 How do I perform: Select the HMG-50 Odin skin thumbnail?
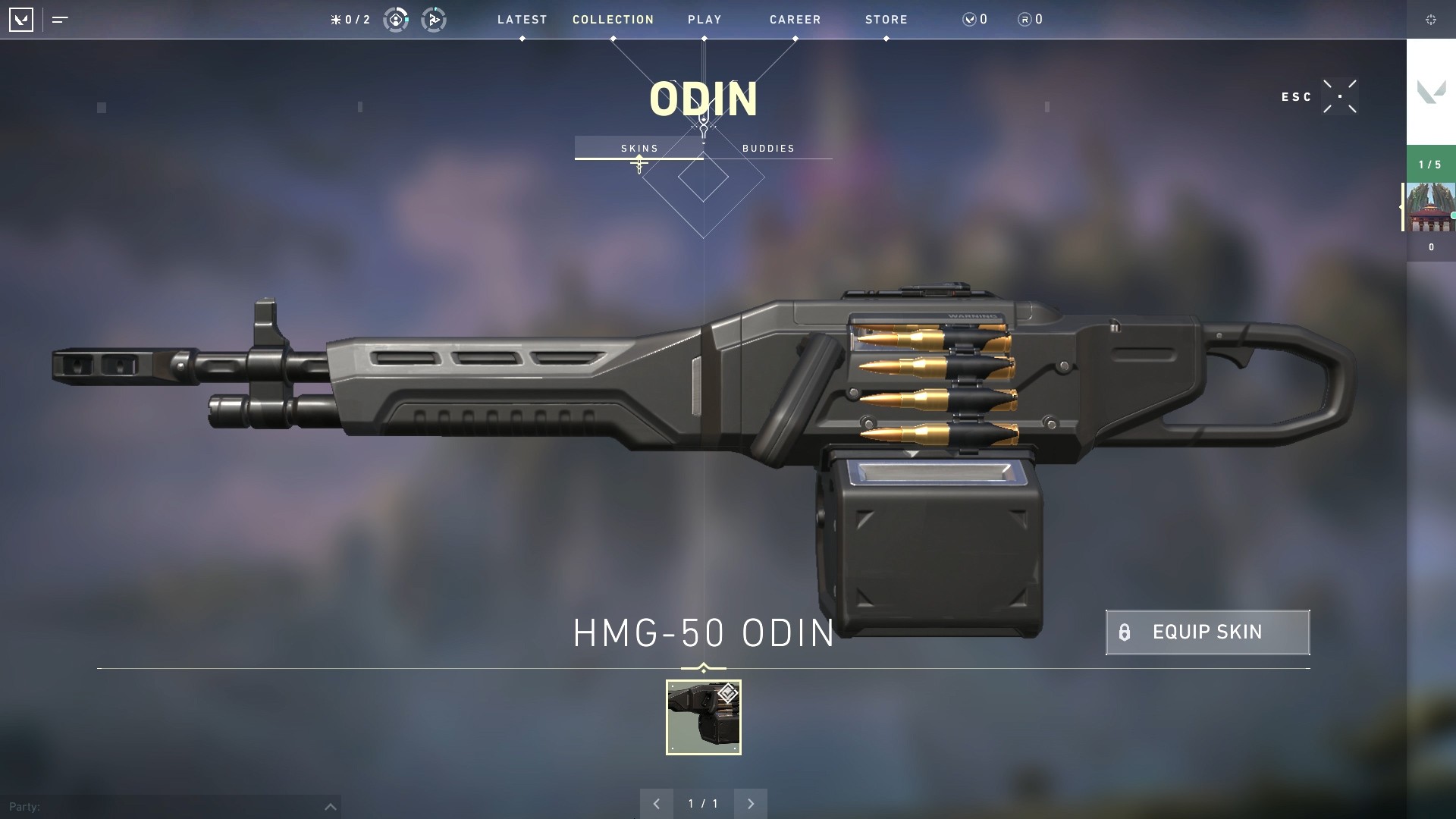pos(703,717)
